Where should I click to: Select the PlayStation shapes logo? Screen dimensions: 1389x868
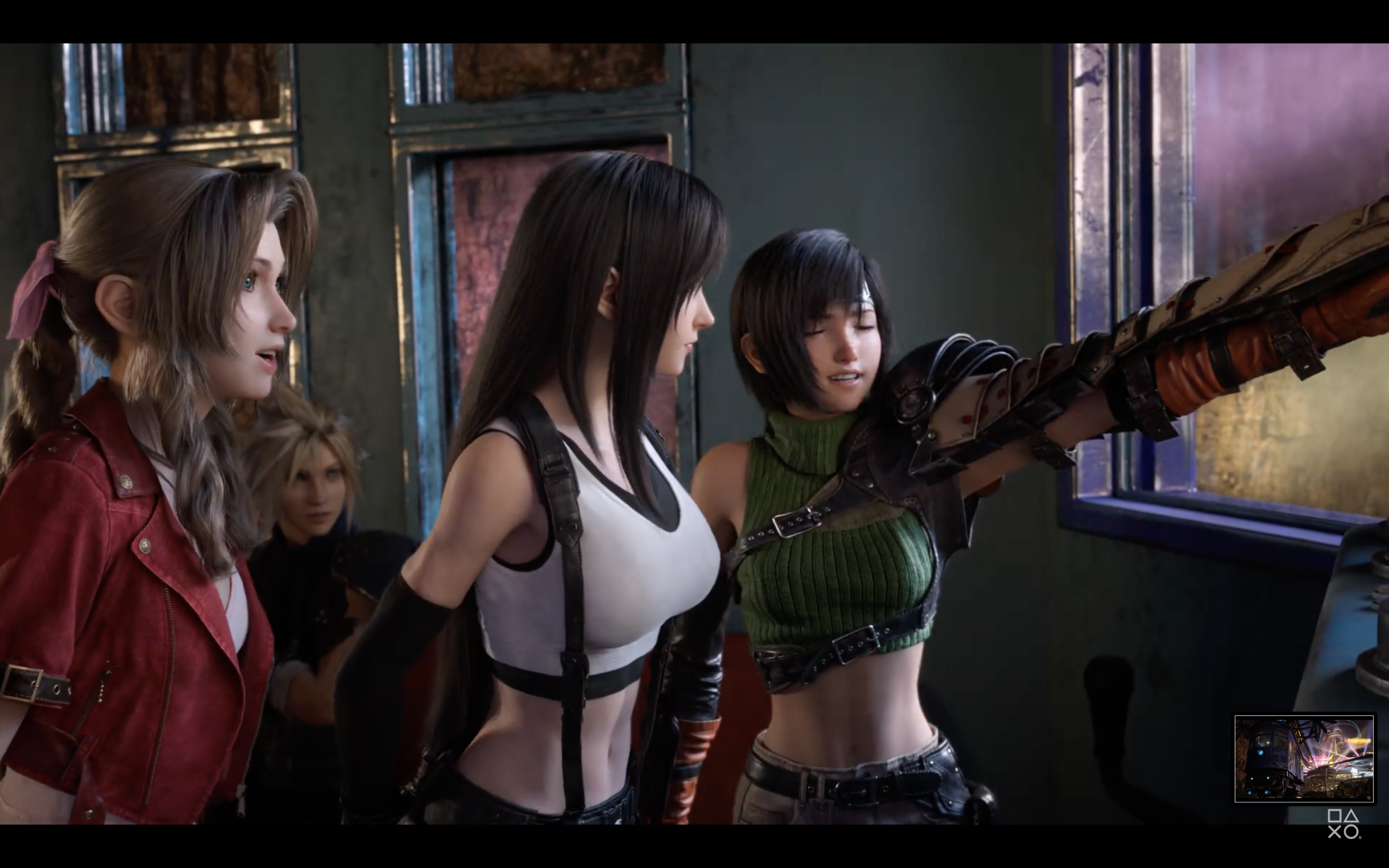click(1342, 824)
